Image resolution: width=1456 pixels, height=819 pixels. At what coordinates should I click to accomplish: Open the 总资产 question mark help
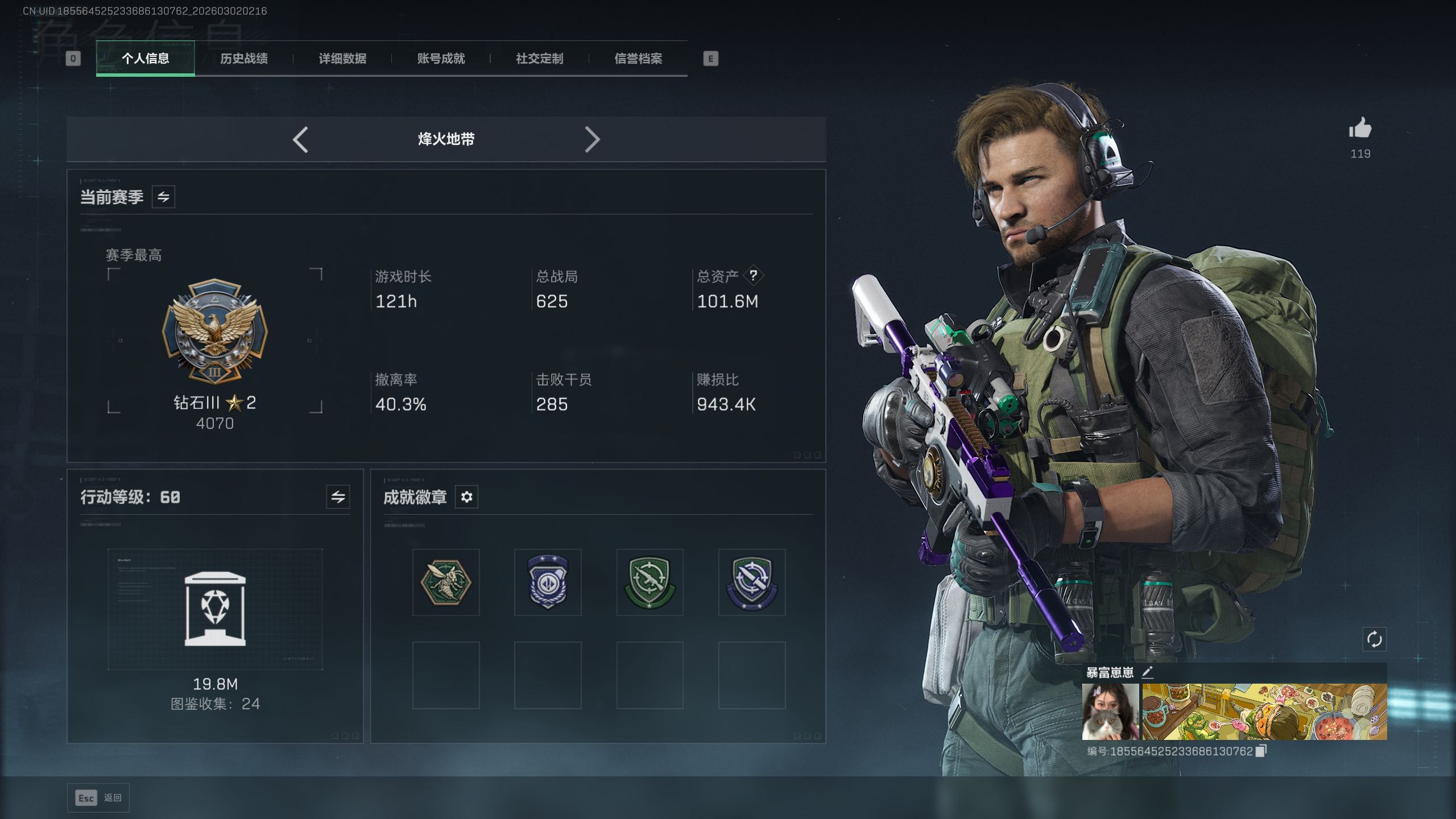coord(753,276)
